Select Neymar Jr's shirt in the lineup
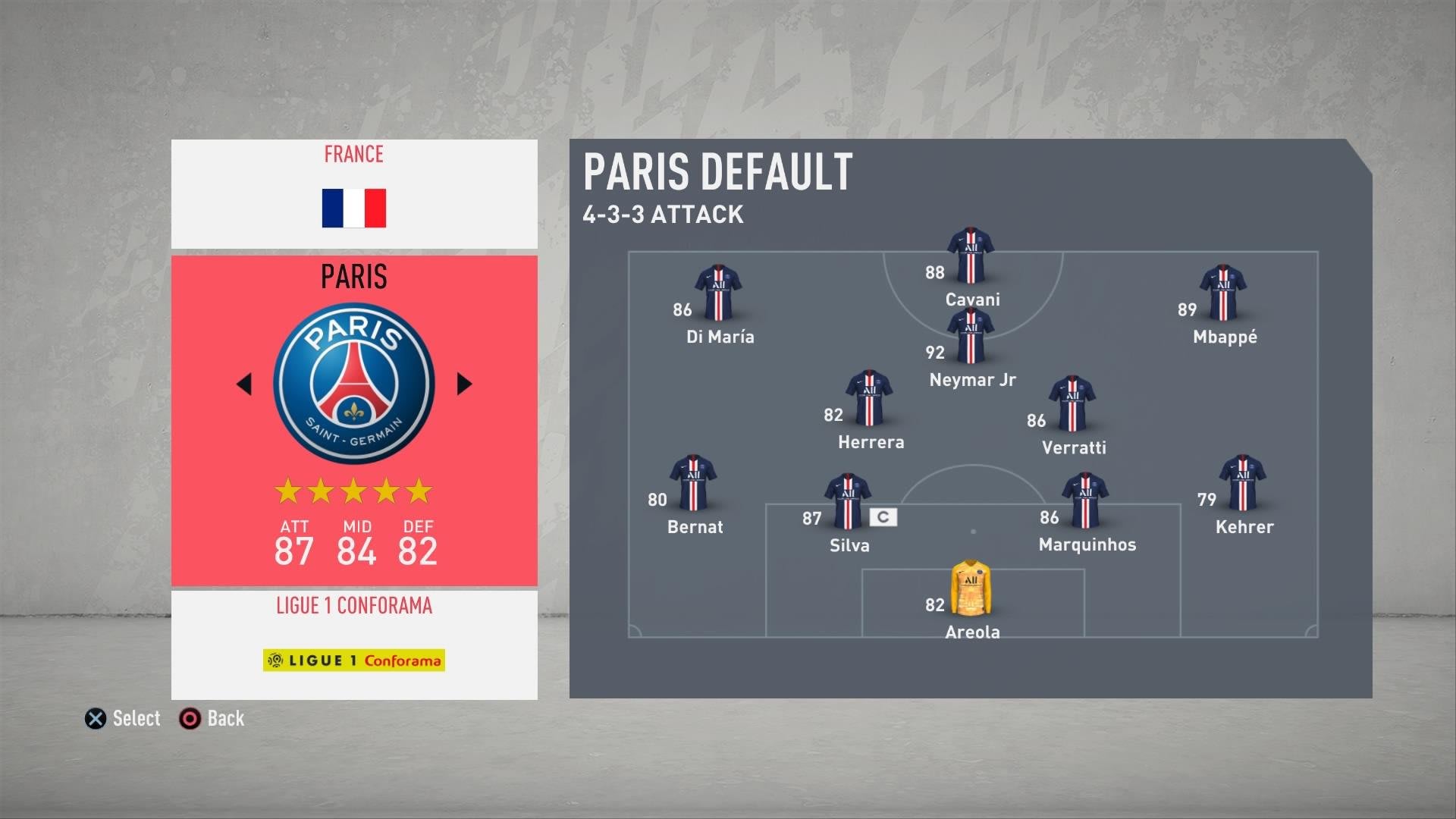 click(971, 337)
